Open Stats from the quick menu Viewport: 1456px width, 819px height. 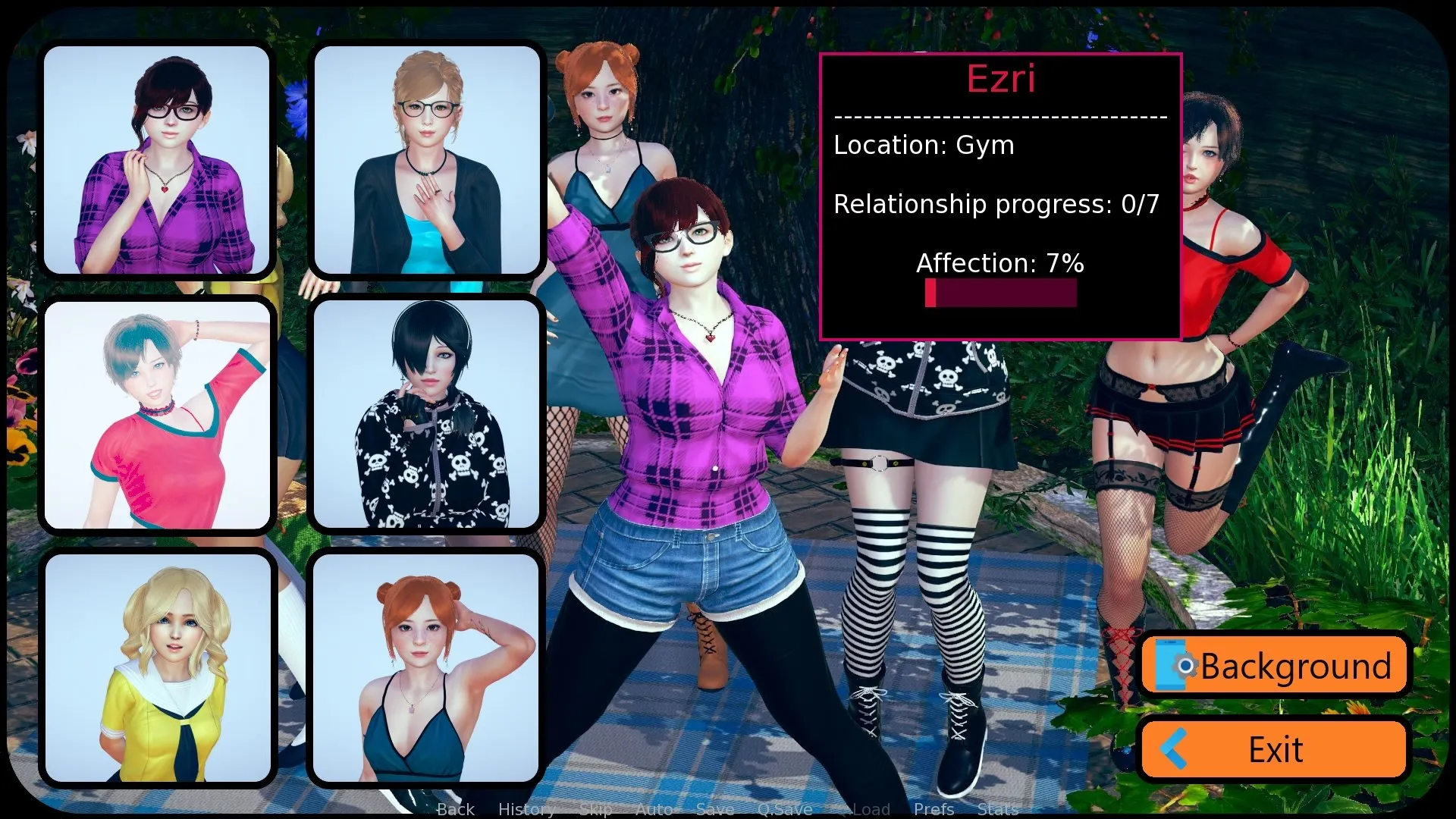pyautogui.click(x=998, y=809)
